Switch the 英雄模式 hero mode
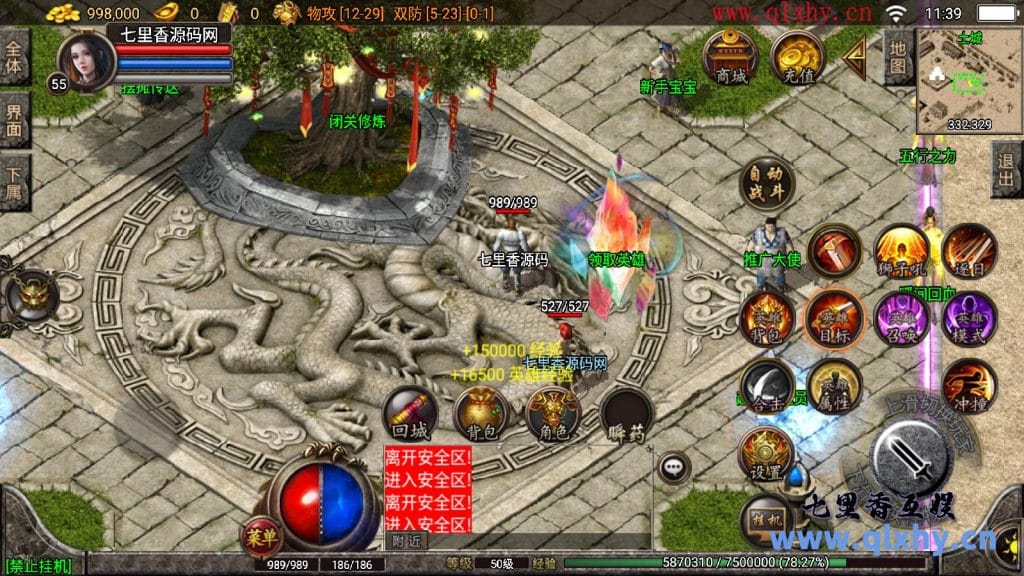Image resolution: width=1024 pixels, height=576 pixels. [968, 317]
